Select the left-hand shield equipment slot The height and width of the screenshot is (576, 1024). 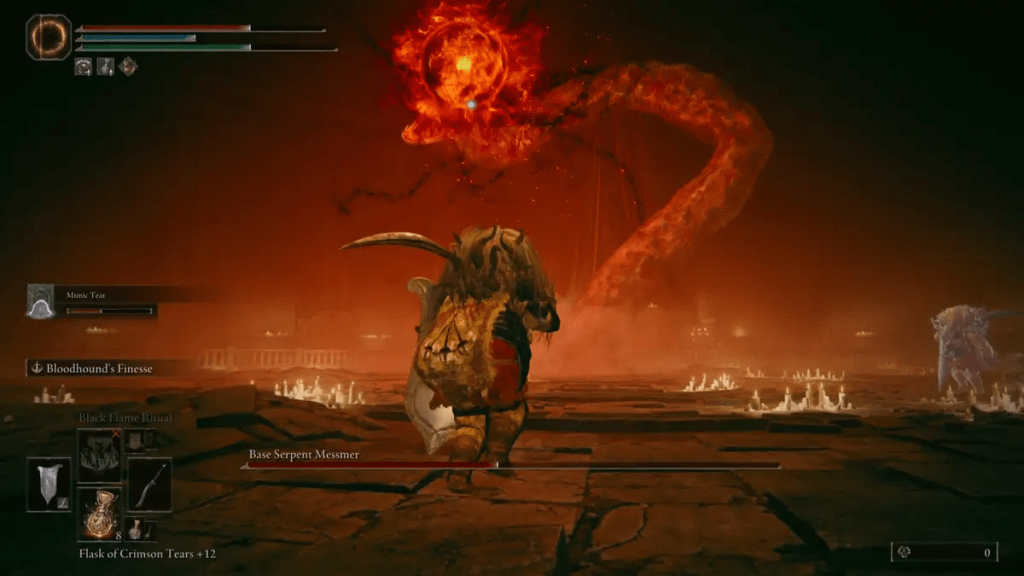point(48,485)
